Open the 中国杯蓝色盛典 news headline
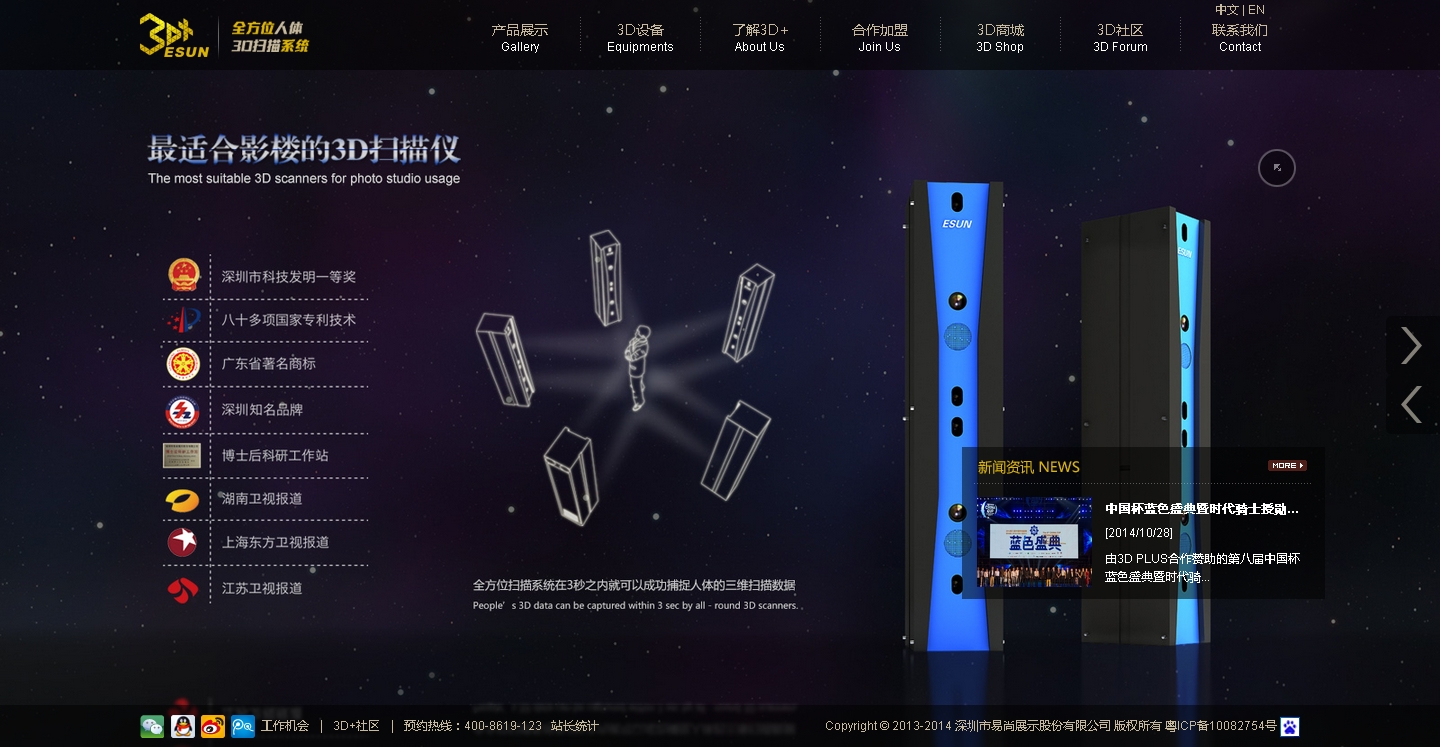The image size is (1440, 747). point(1202,509)
